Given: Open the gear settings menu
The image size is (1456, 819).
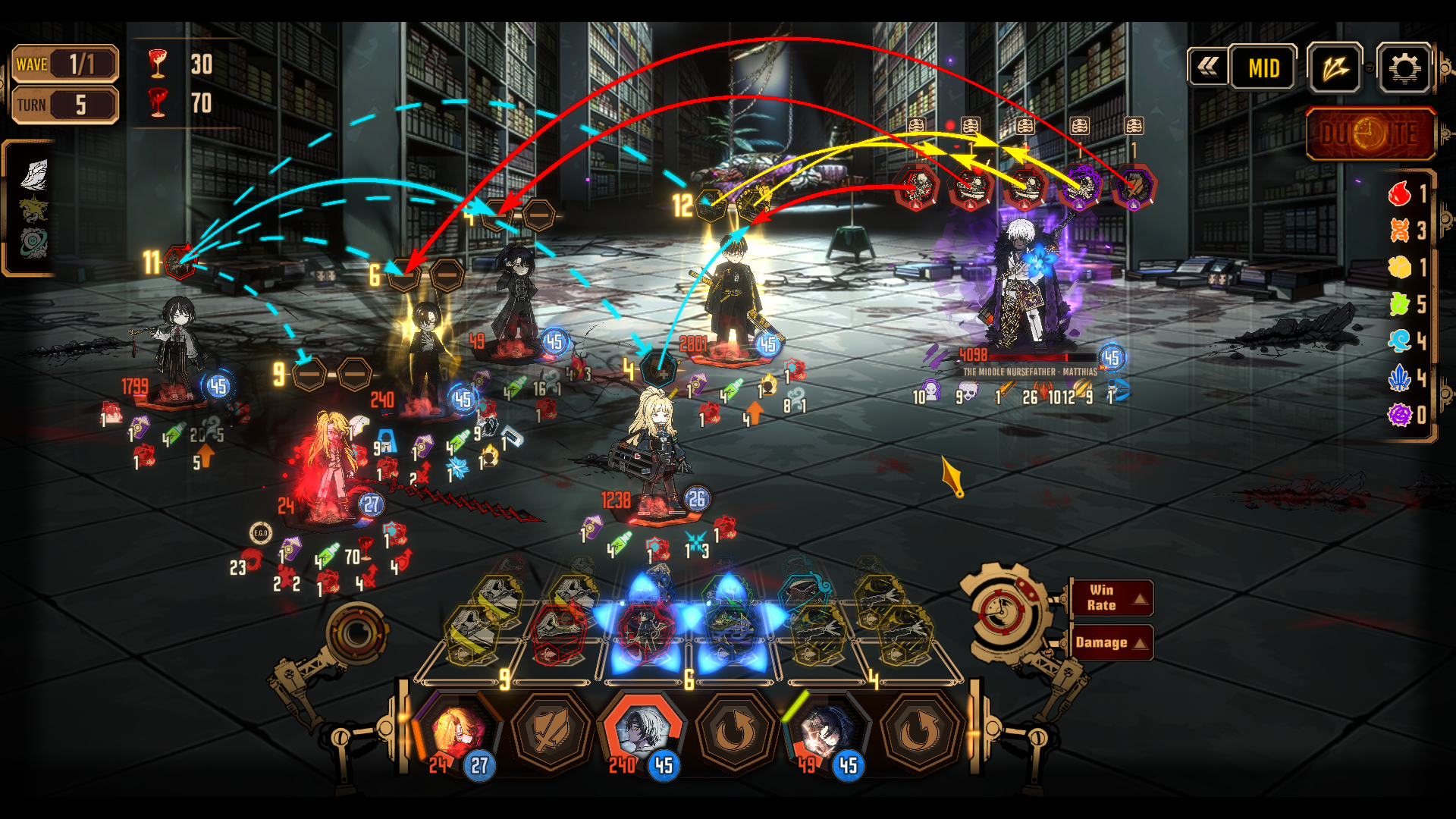Looking at the screenshot, I should [1404, 68].
